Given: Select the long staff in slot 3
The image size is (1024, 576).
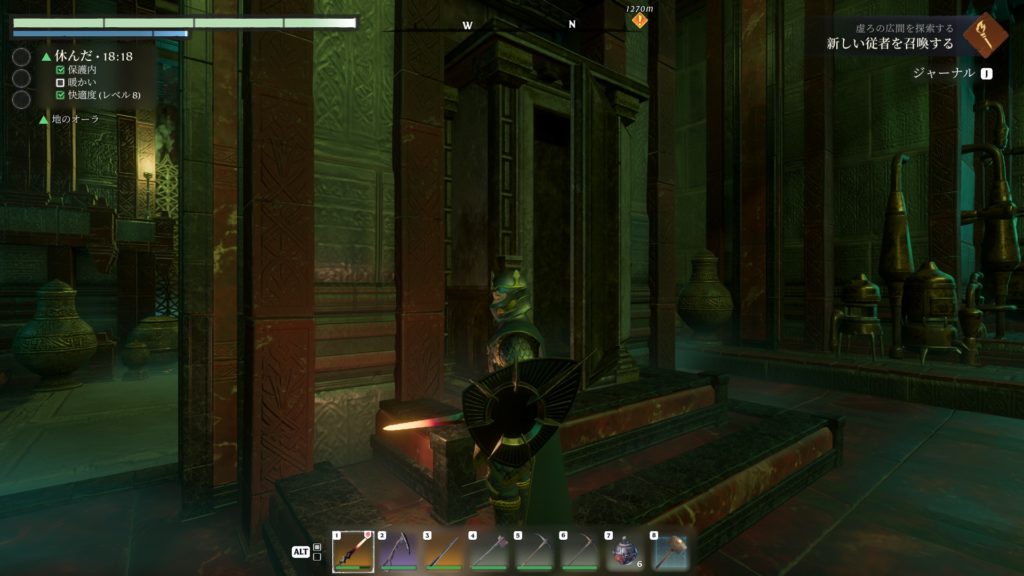Looking at the screenshot, I should coord(444,552).
